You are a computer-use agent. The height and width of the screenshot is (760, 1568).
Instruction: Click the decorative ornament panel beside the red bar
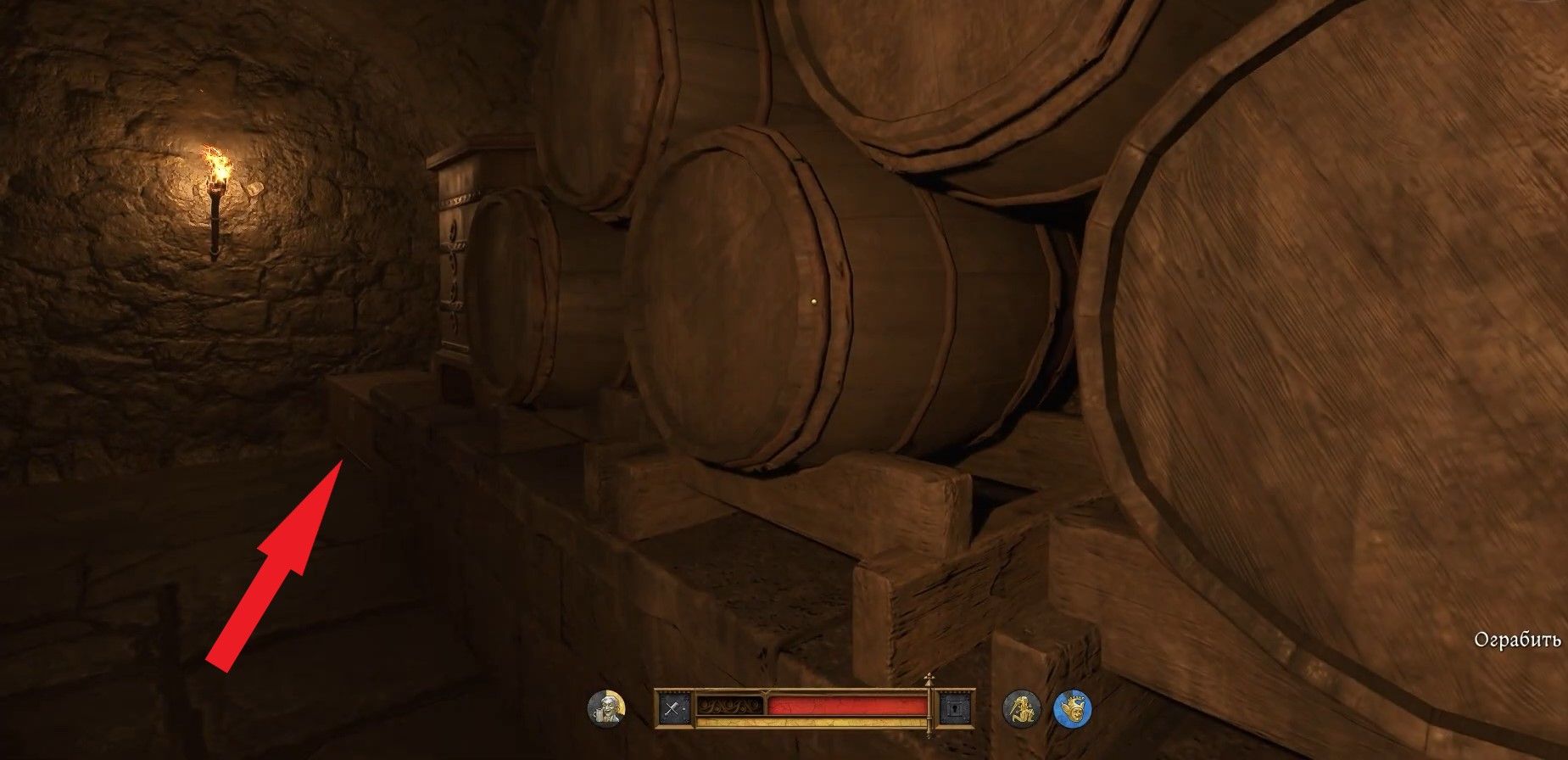730,705
